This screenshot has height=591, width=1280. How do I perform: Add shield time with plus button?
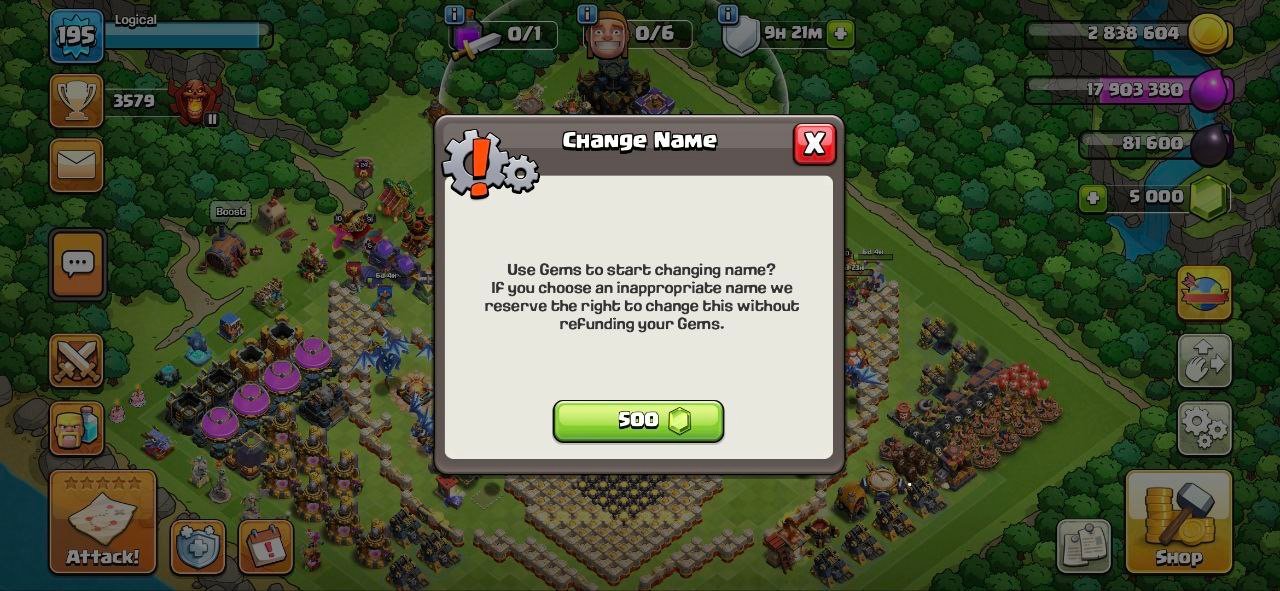coord(840,34)
